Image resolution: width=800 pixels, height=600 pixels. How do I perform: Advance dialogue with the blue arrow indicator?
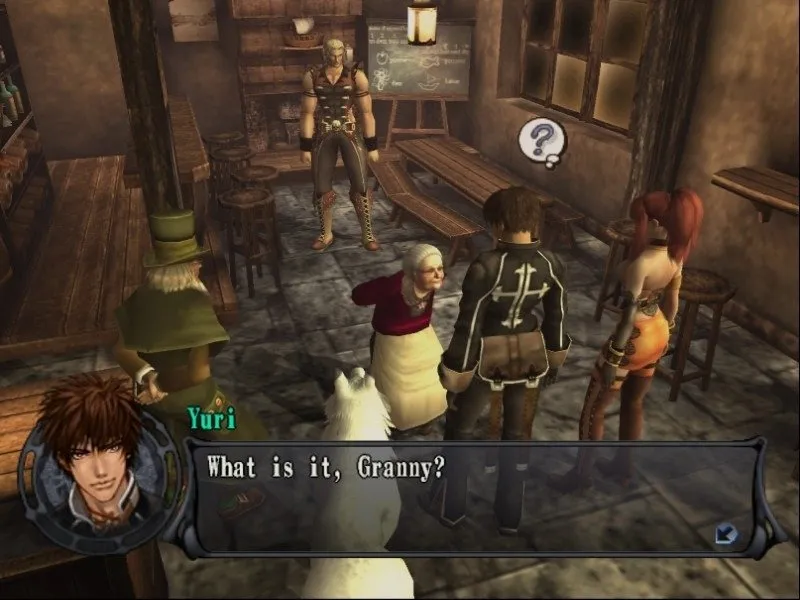point(725,535)
